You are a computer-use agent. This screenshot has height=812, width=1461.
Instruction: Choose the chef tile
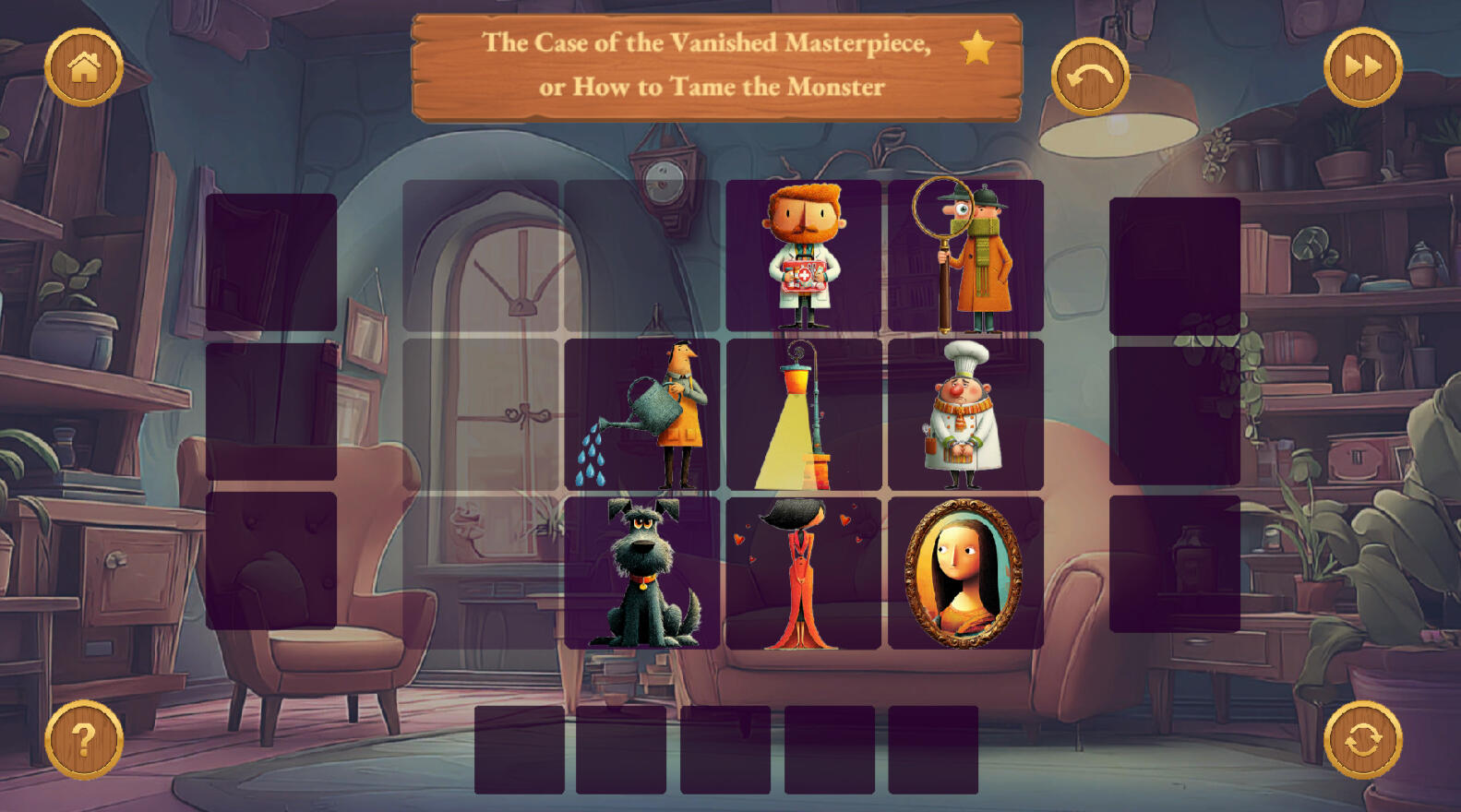965,414
